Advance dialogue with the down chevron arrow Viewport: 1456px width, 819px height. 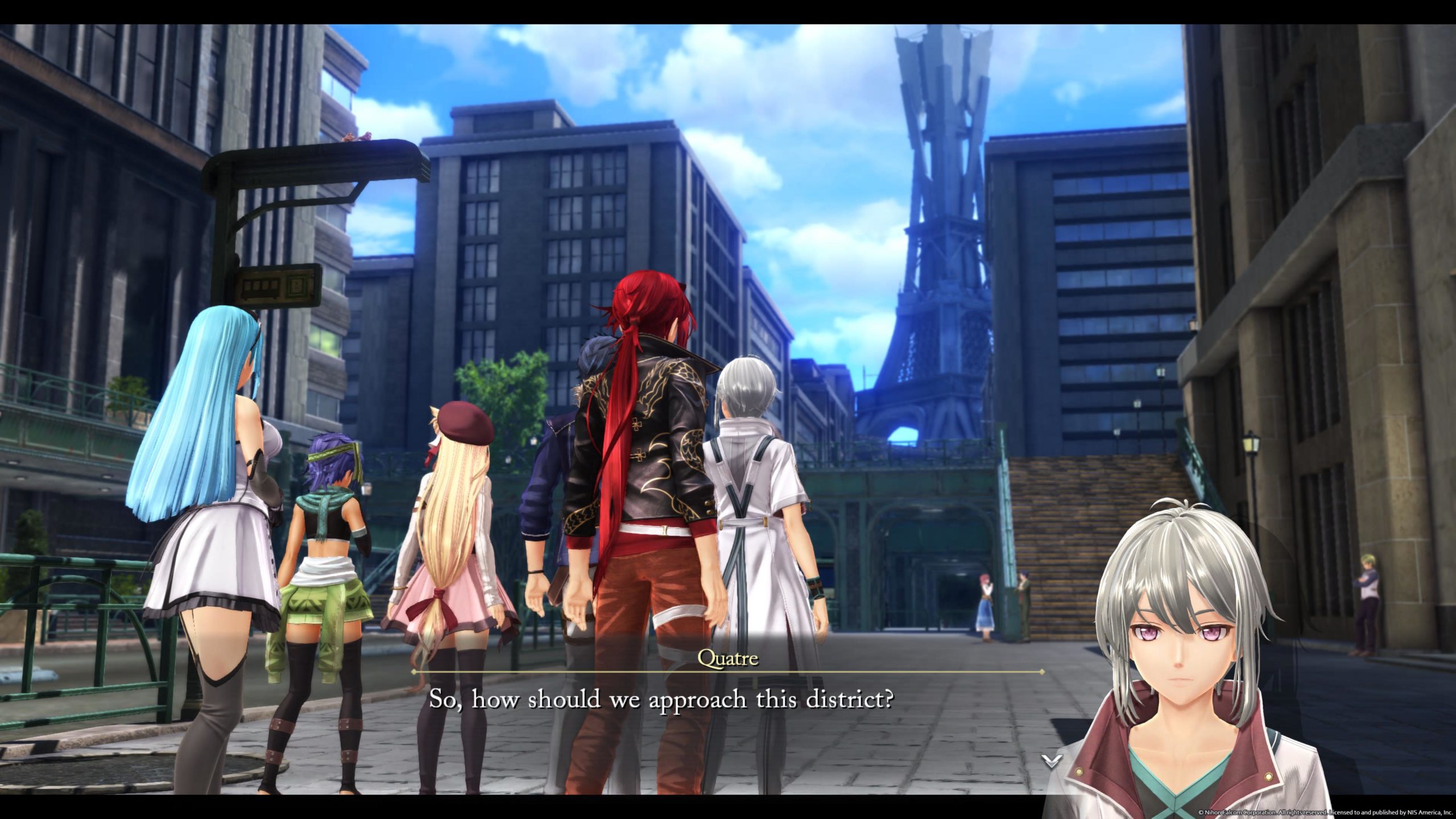(1052, 760)
